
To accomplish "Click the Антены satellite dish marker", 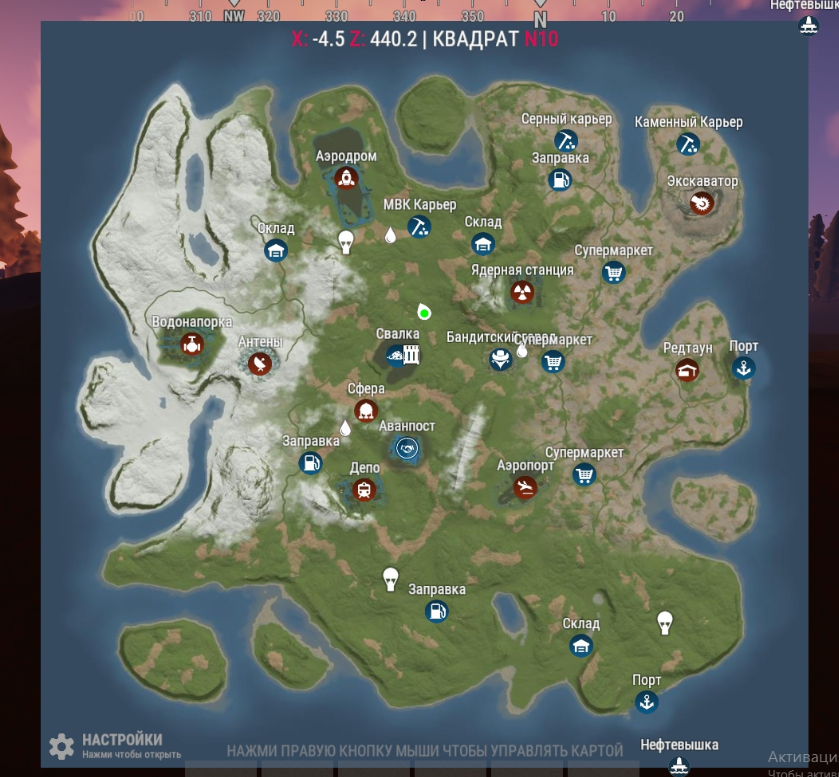I will point(260,364).
